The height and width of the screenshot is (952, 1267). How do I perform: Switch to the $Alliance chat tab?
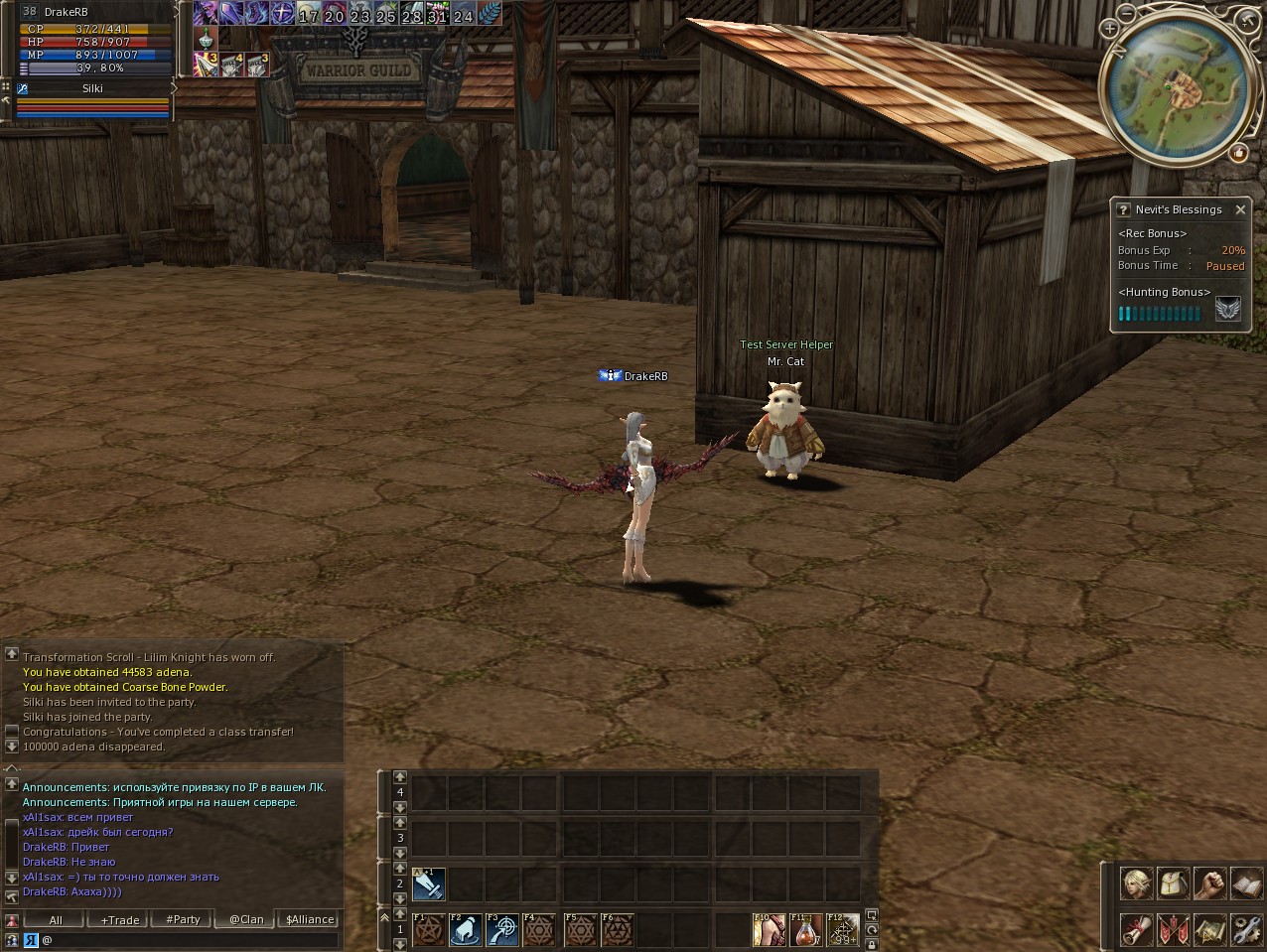tap(310, 920)
